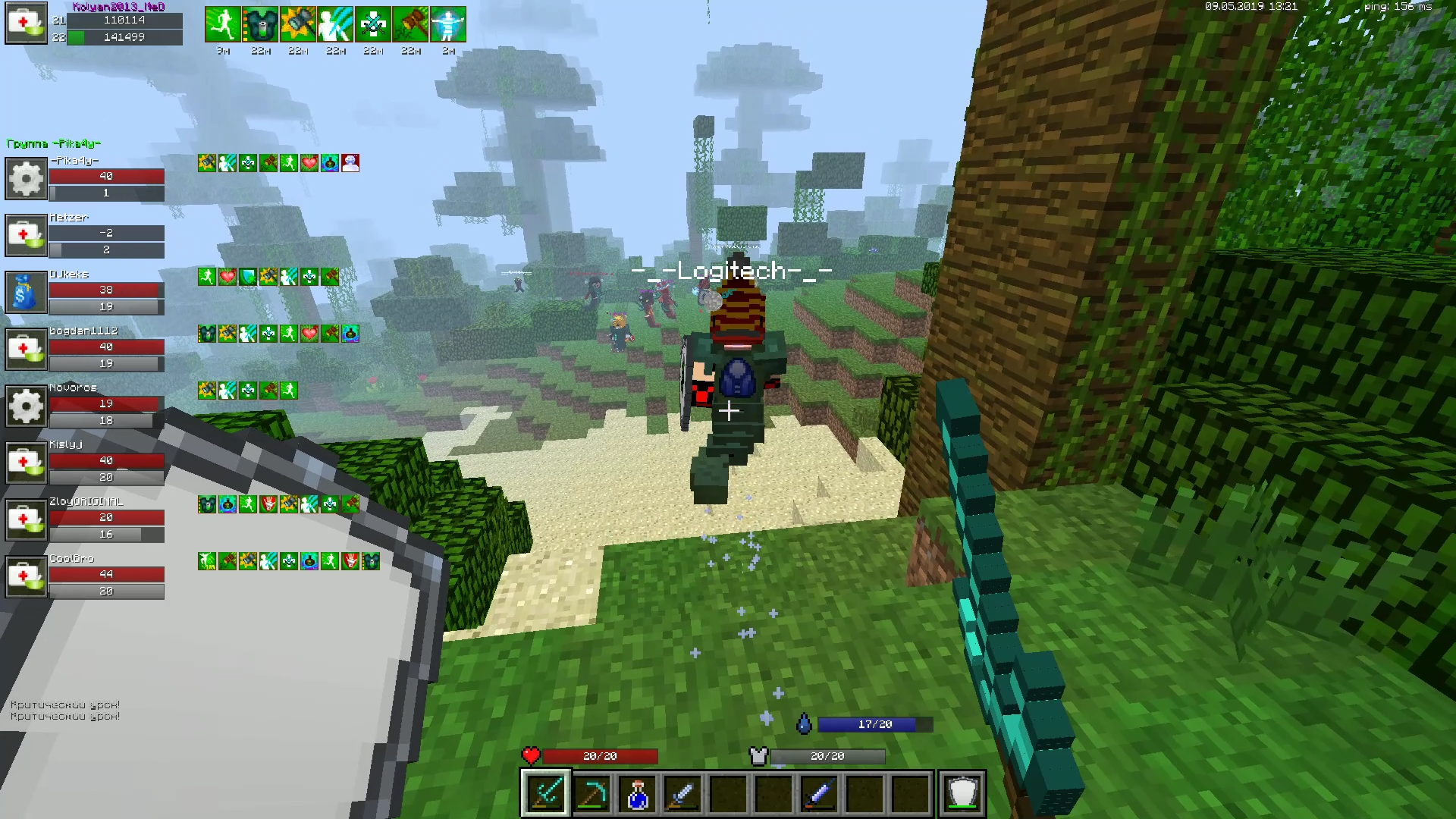Select Novoros's gear class portrait
The width and height of the screenshot is (1456, 819).
27,406
